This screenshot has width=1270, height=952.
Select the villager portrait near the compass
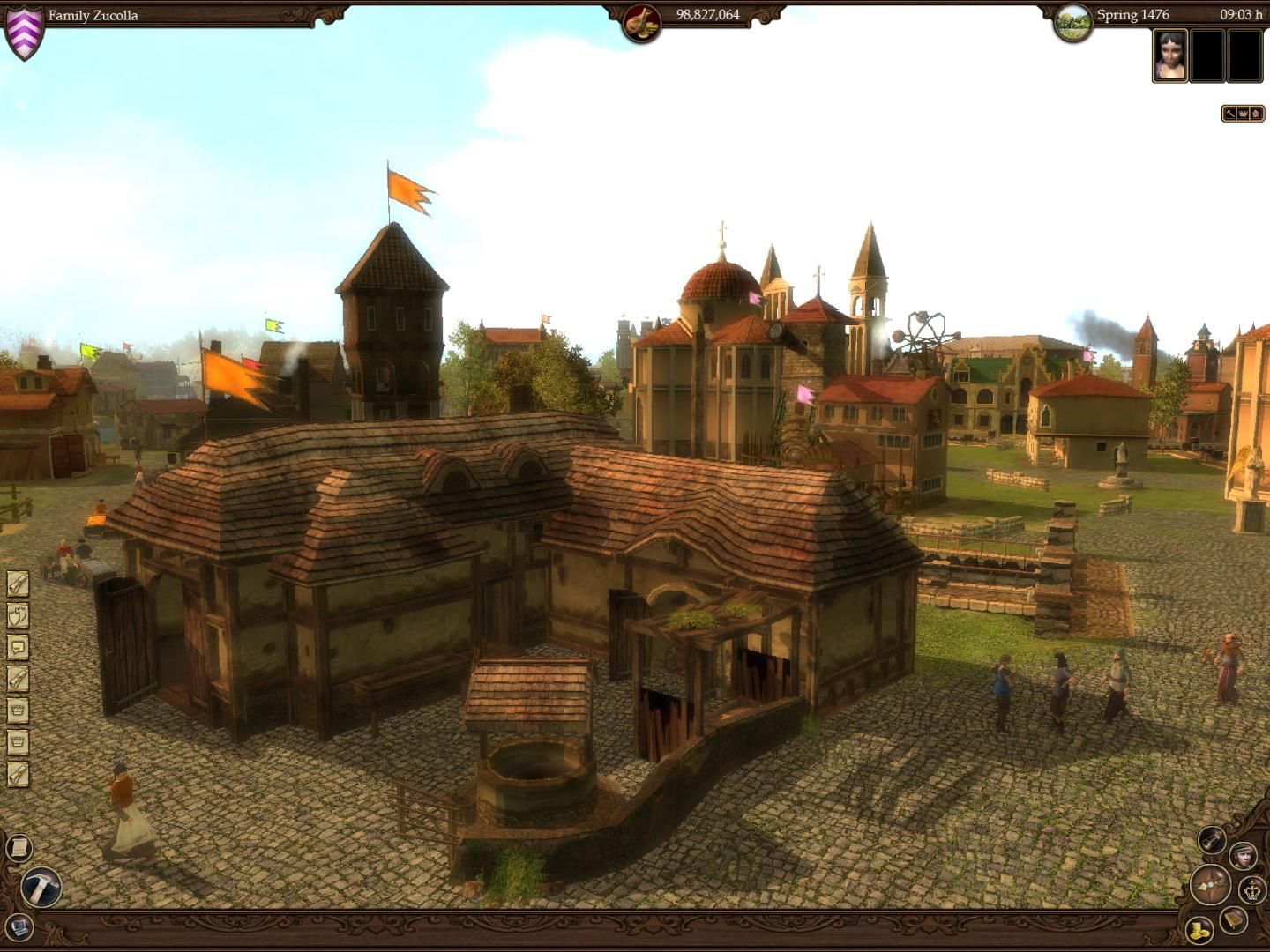(x=1243, y=856)
